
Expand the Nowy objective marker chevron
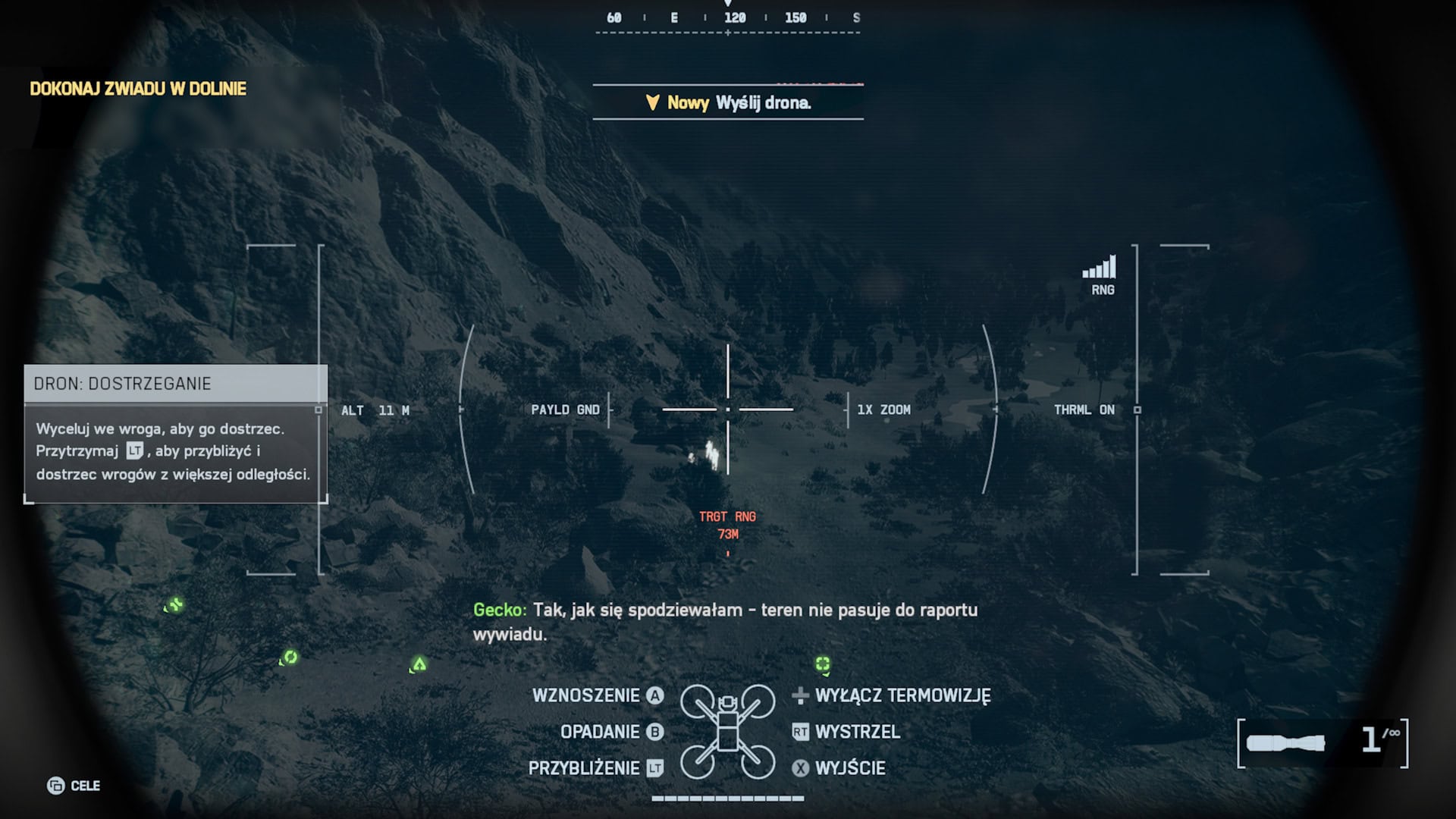tap(652, 103)
